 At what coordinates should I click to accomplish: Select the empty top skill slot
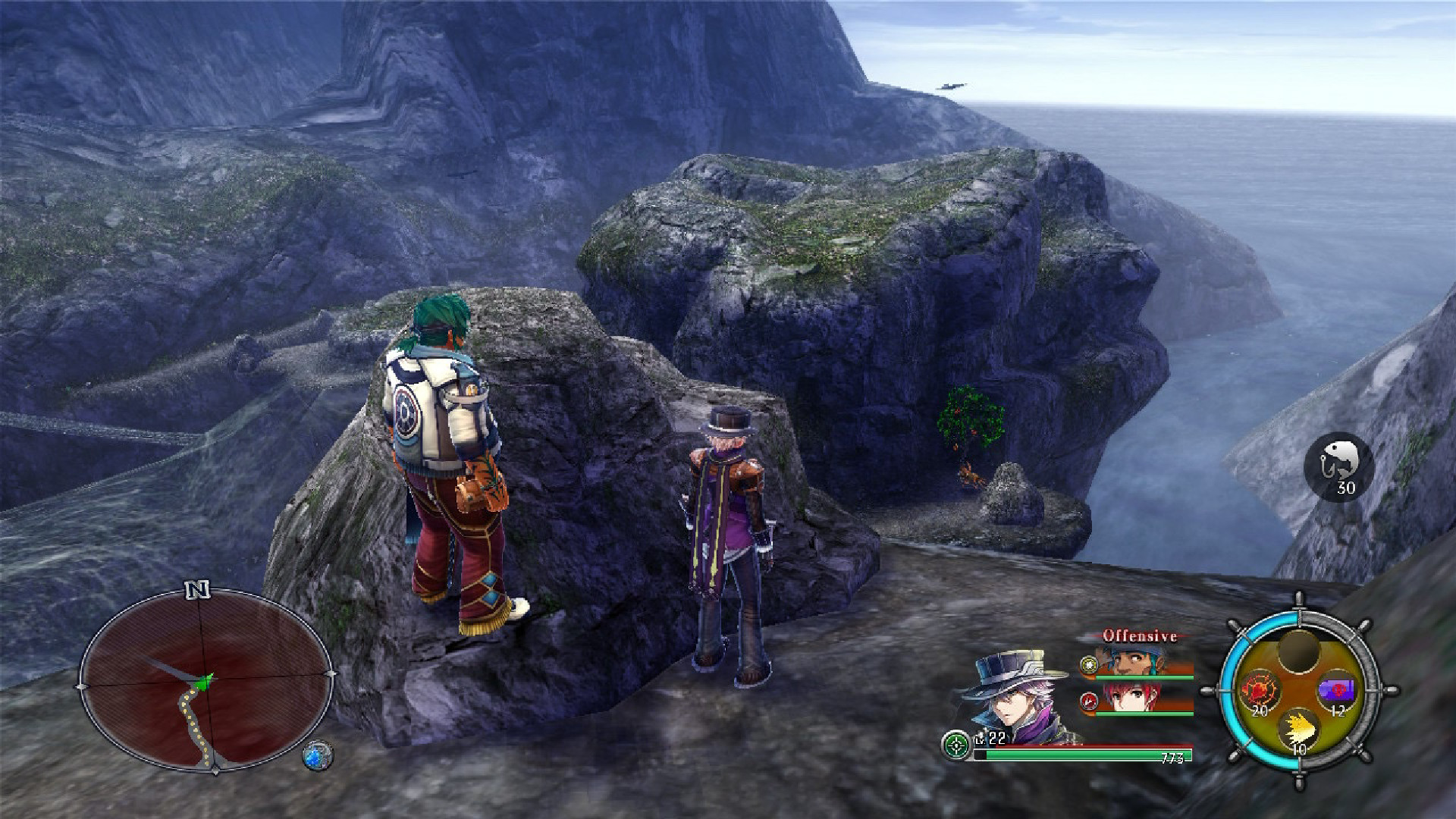[x=1298, y=651]
